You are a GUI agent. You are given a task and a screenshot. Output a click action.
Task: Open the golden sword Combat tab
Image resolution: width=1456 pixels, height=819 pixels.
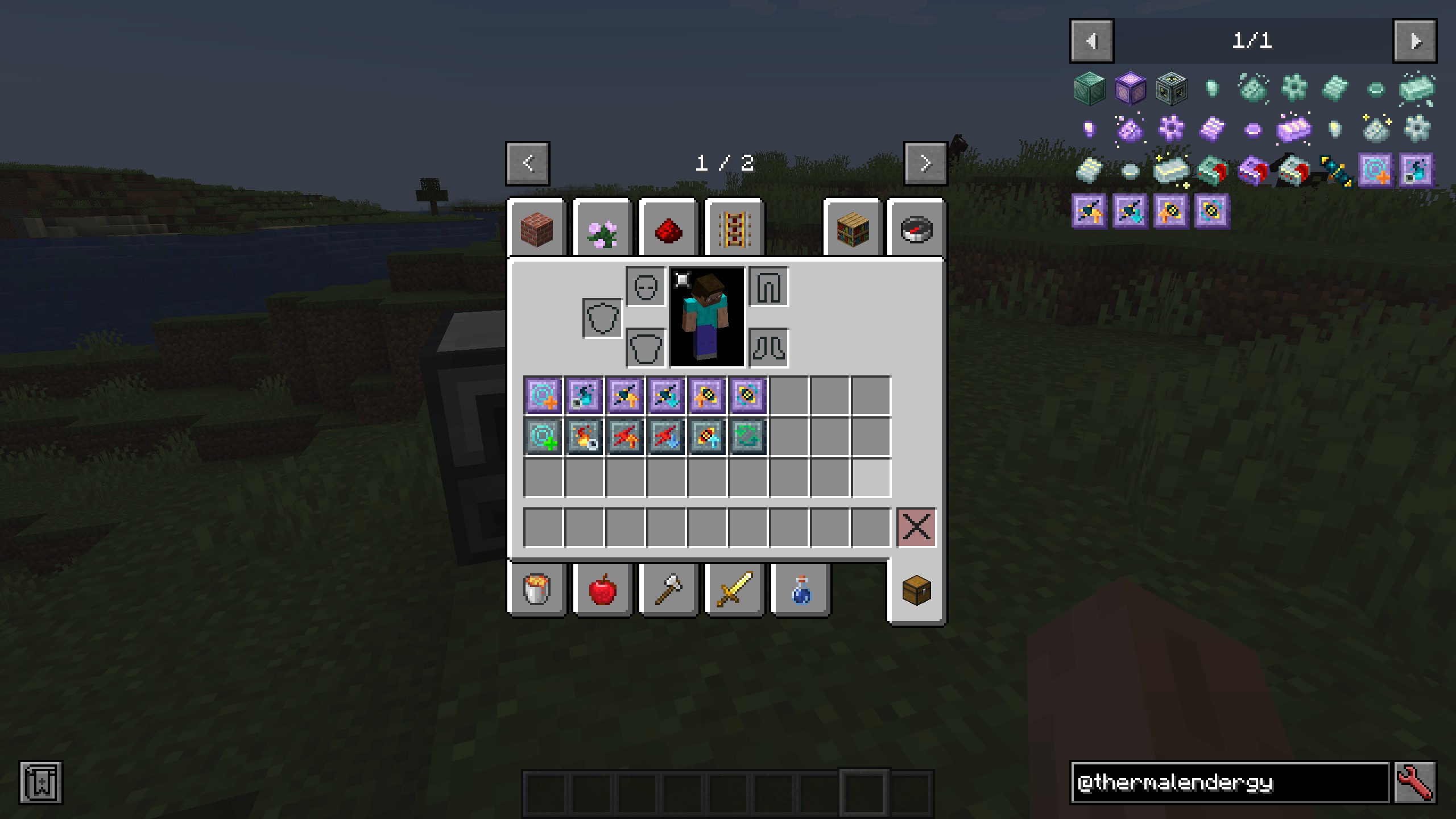pos(735,590)
